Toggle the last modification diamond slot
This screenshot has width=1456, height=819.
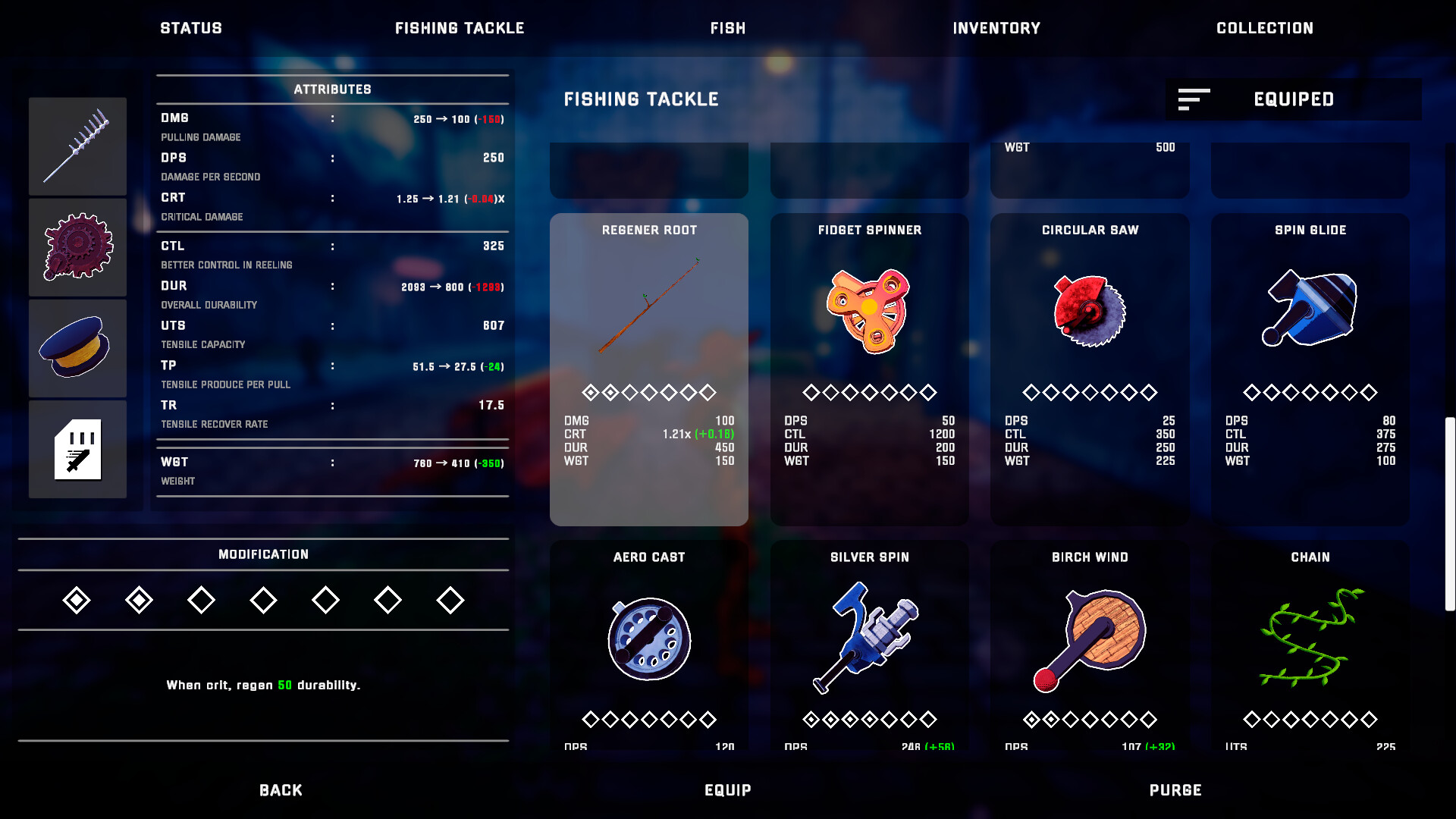pyautogui.click(x=450, y=599)
